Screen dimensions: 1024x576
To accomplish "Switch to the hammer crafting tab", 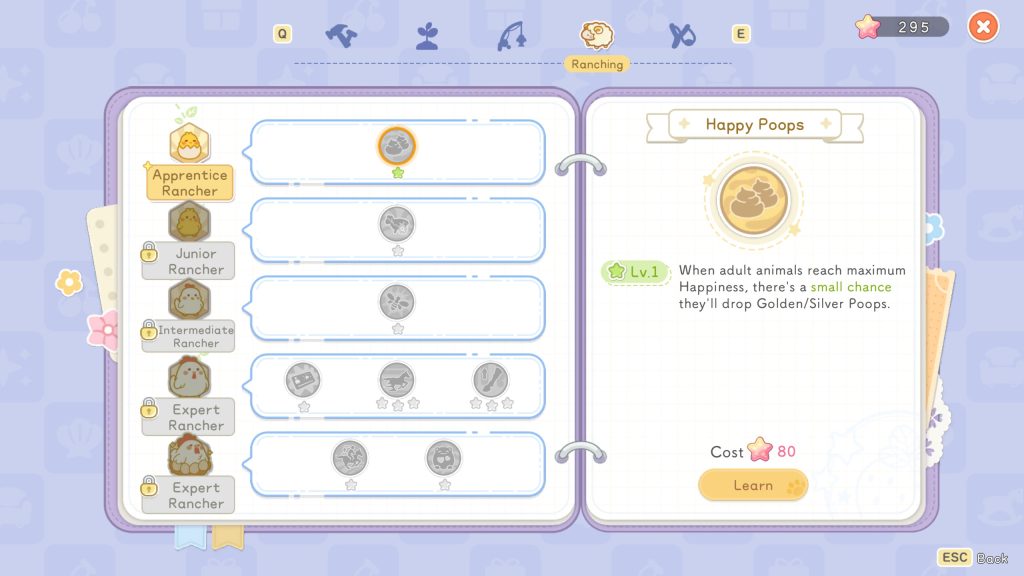I will point(341,35).
